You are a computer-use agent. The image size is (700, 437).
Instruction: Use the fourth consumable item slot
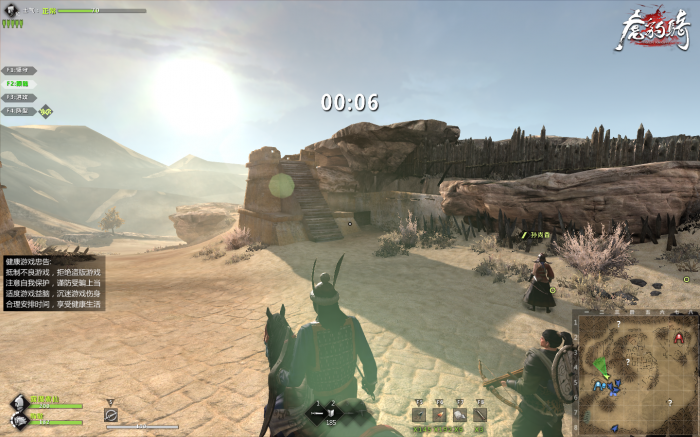tap(479, 414)
